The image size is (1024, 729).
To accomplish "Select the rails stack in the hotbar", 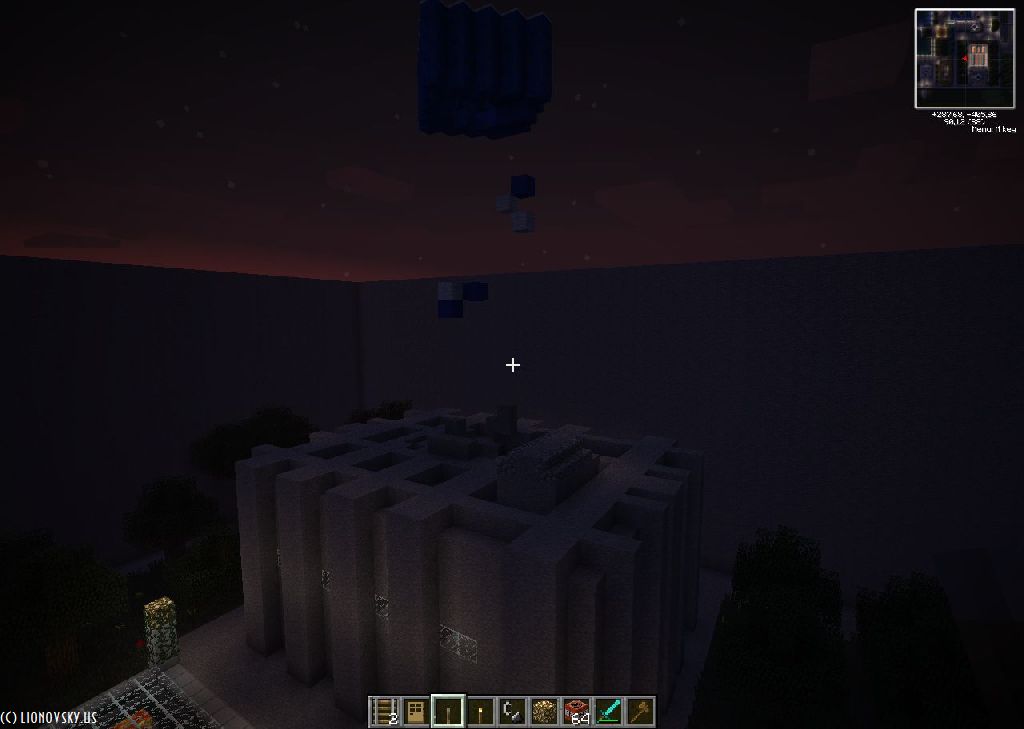I will click(x=384, y=712).
